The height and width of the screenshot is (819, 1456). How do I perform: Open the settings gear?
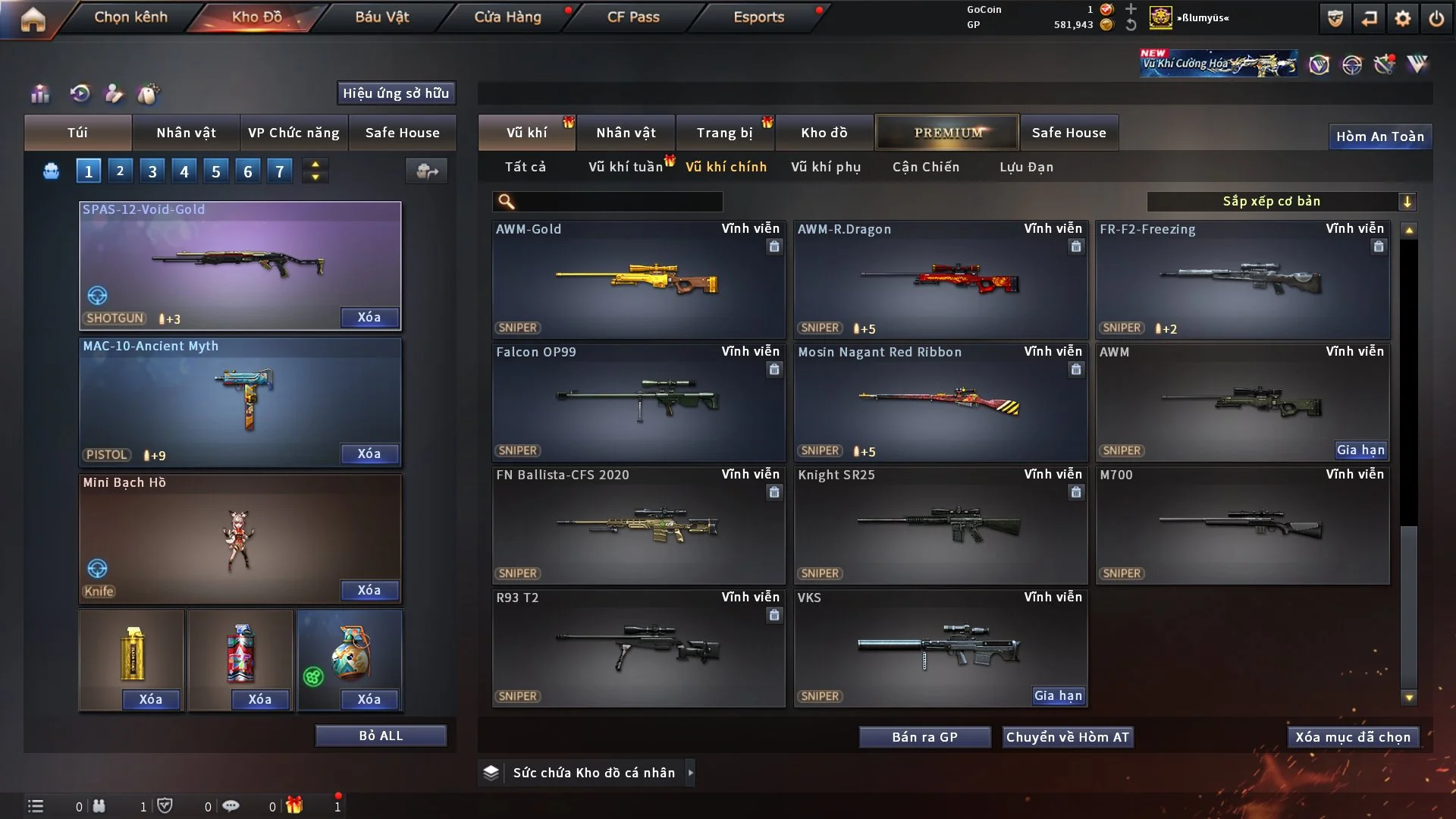[x=1403, y=18]
